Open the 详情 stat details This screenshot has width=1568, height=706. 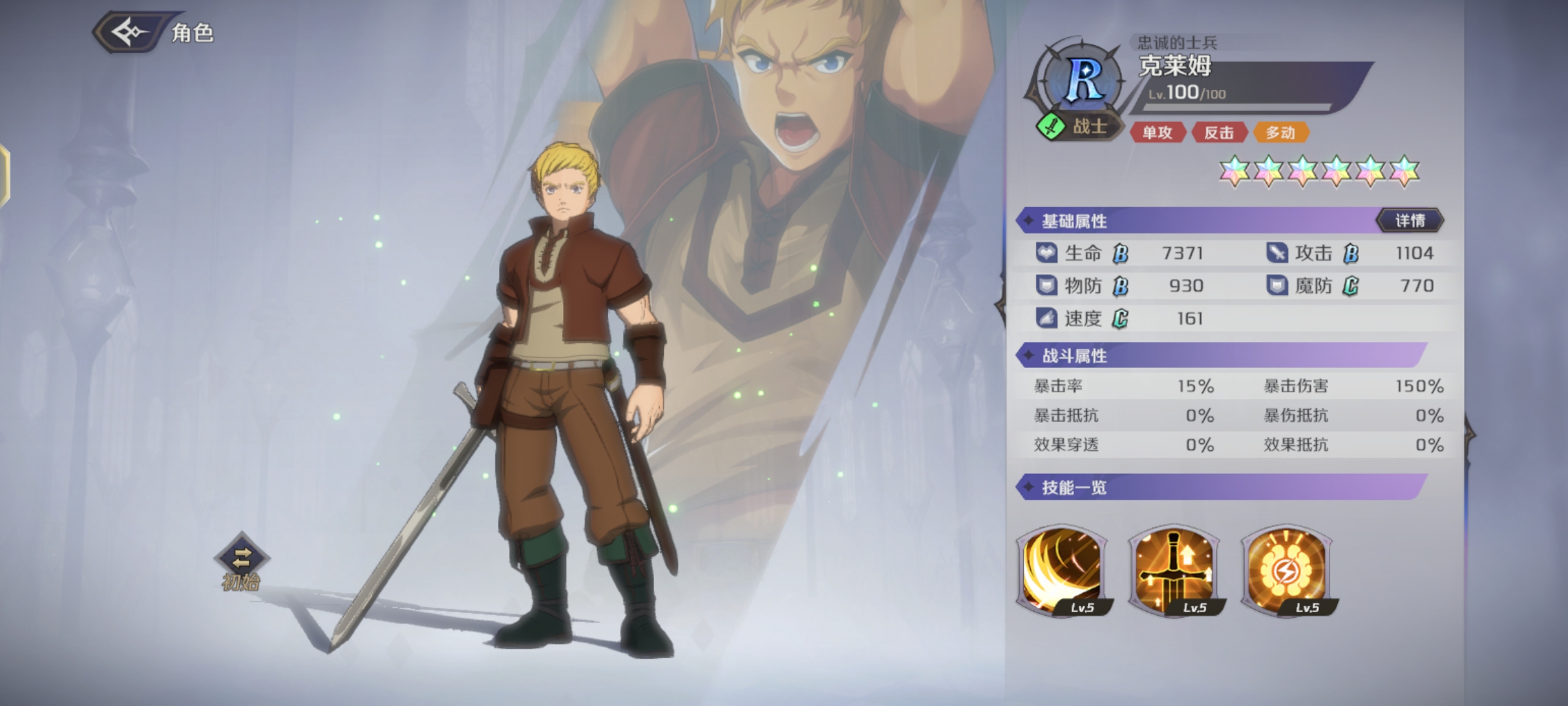click(1410, 221)
